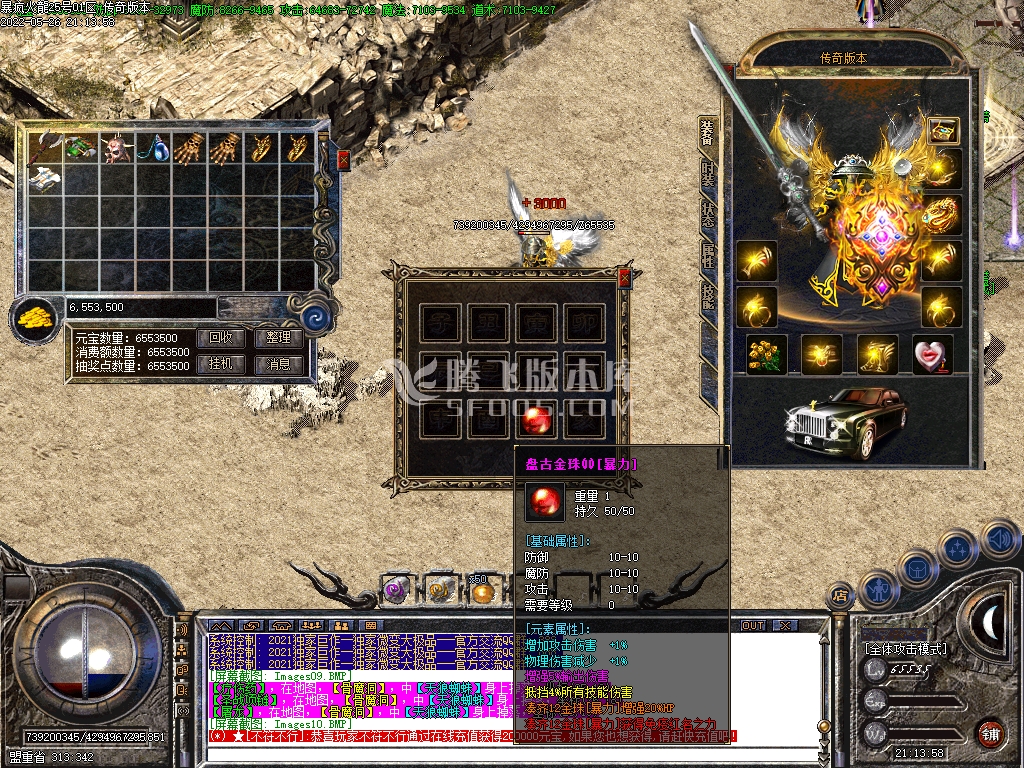Select the battle axe in the bag
The image size is (1024, 768).
pyautogui.click(x=44, y=148)
